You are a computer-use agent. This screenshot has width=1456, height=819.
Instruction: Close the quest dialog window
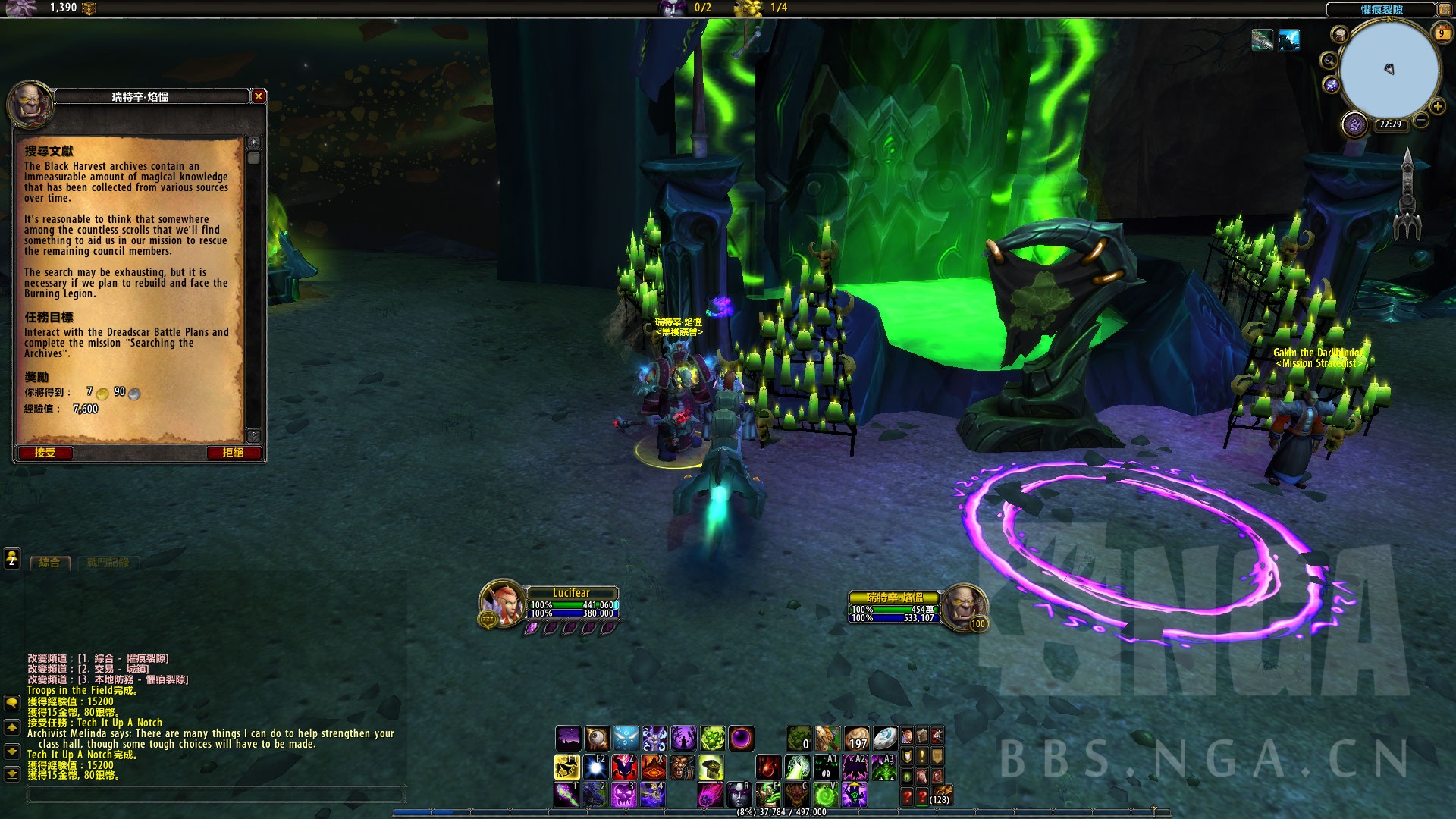pos(259,96)
